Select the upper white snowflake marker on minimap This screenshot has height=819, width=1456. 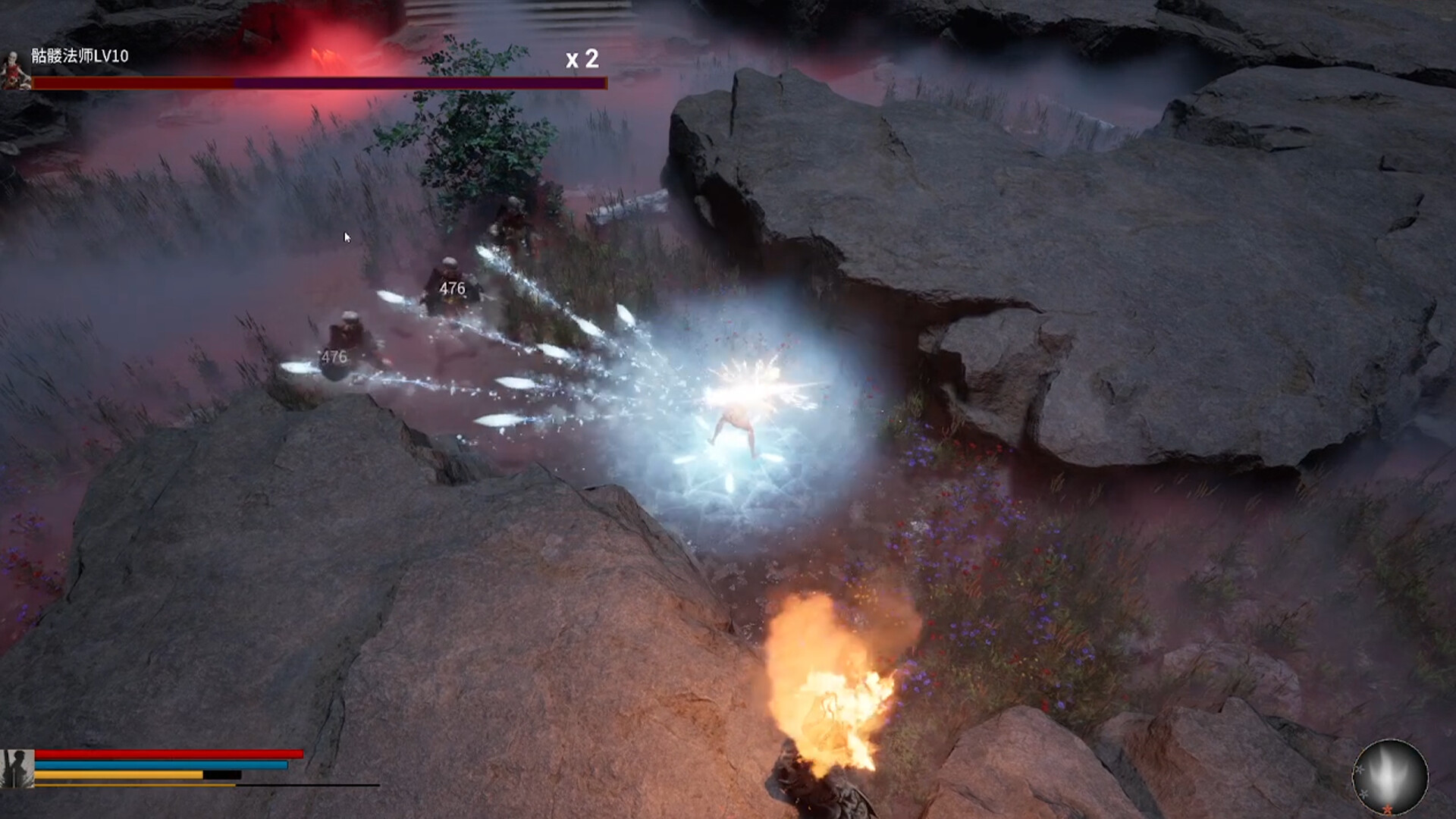coord(1360,769)
